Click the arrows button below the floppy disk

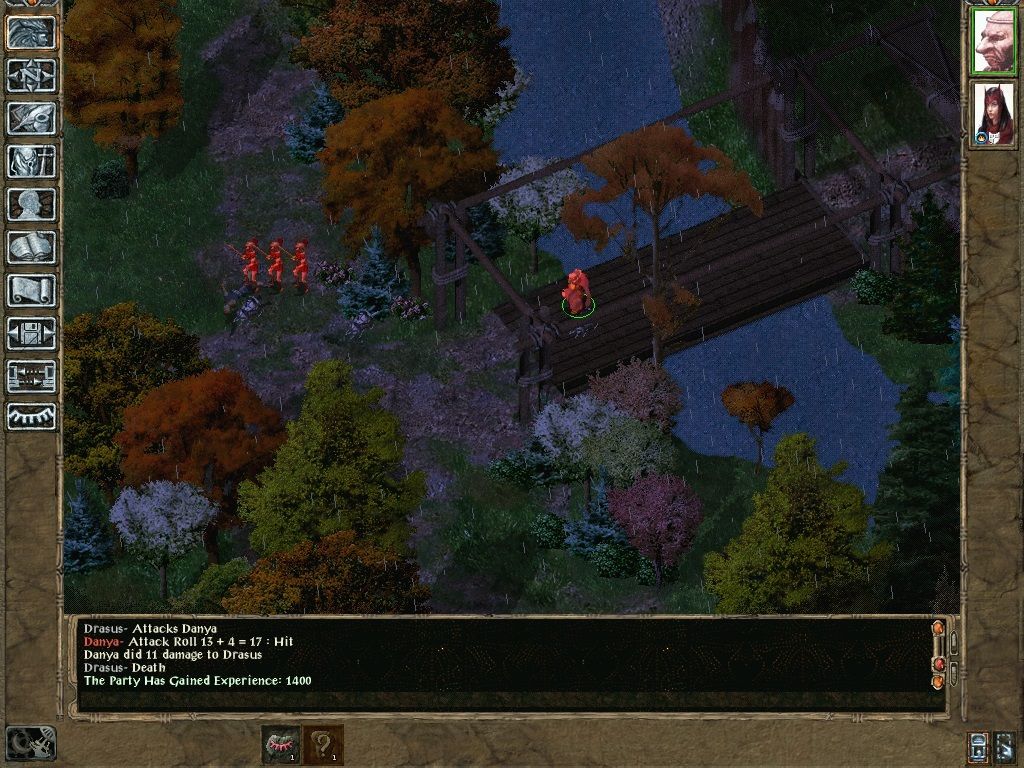tap(32, 376)
